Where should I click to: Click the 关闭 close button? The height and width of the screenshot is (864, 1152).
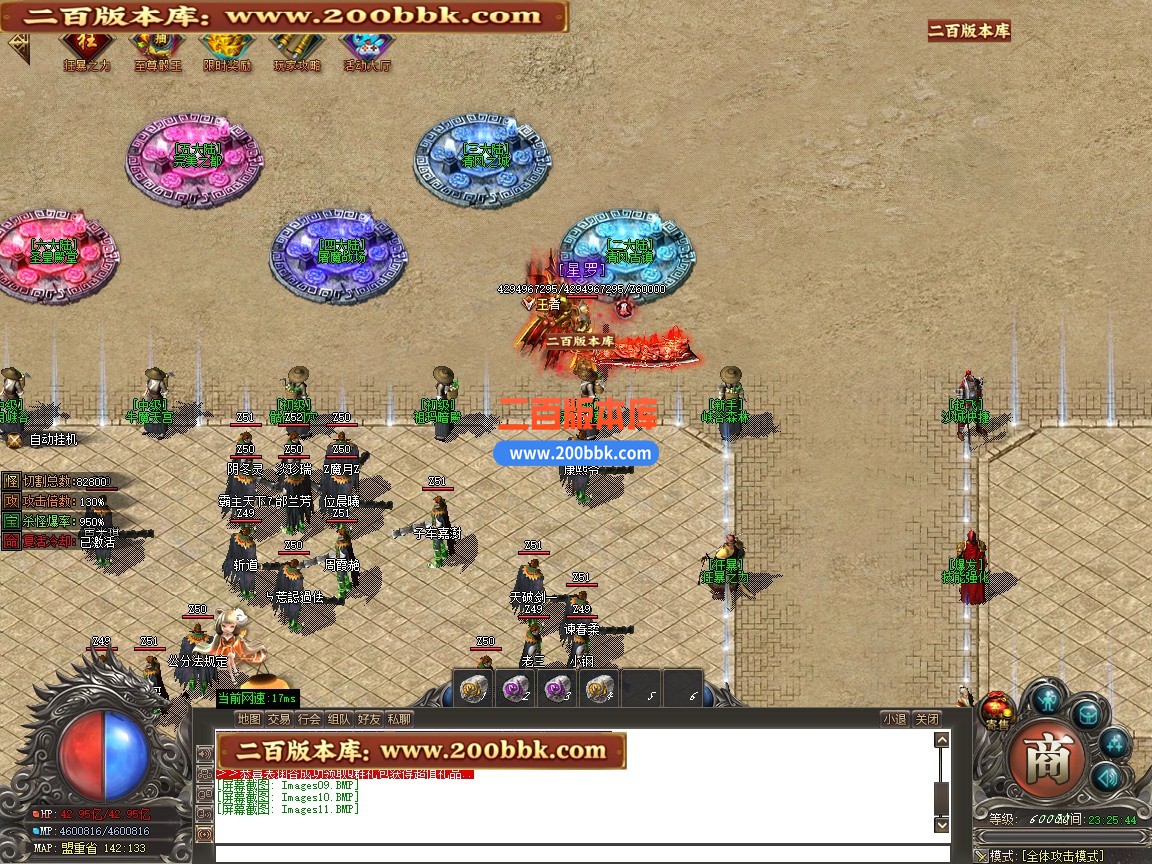[x=927, y=719]
